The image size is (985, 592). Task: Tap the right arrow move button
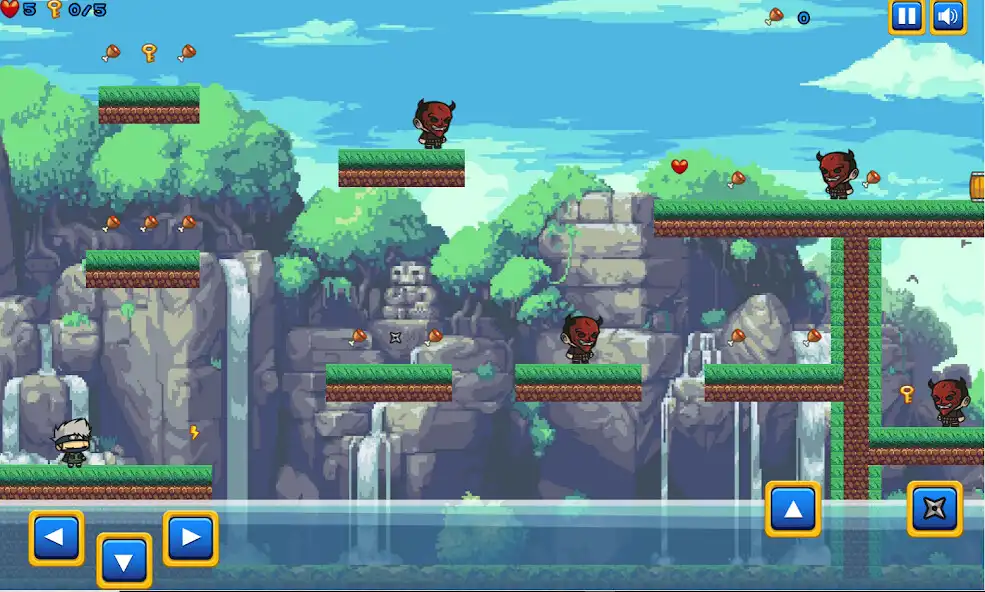tap(190, 538)
